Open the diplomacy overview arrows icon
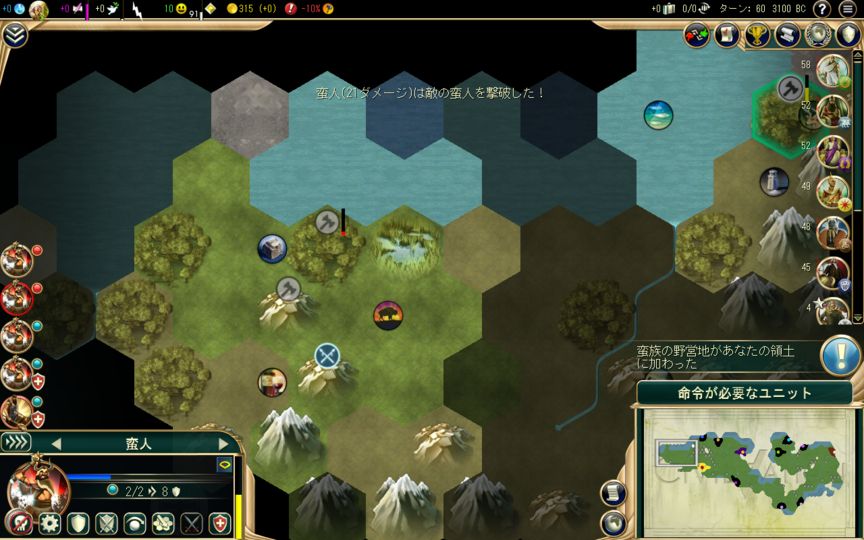This screenshot has height=540, width=864. tap(697, 35)
